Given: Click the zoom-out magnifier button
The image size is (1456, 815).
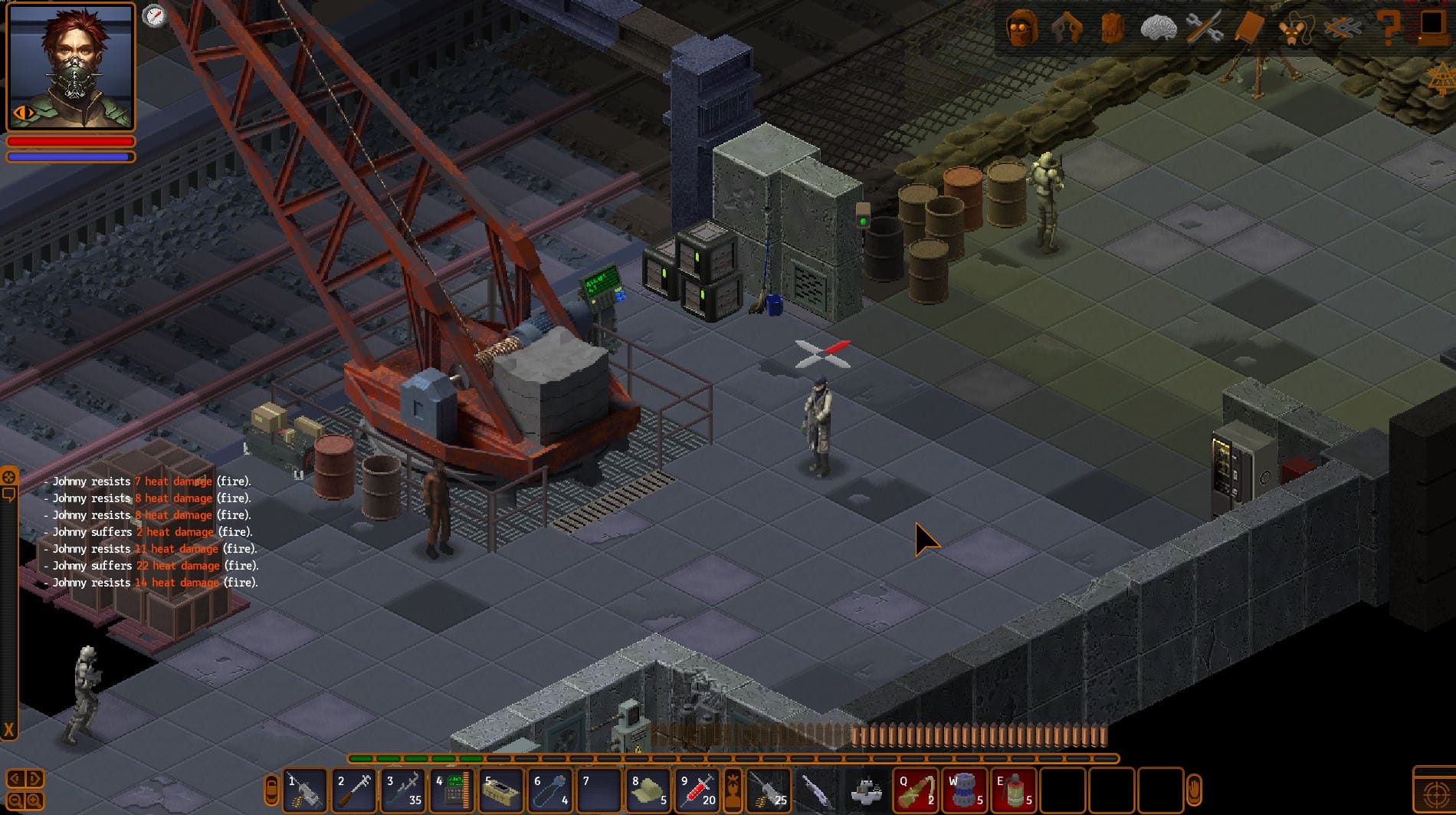Looking at the screenshot, I should [x=15, y=801].
